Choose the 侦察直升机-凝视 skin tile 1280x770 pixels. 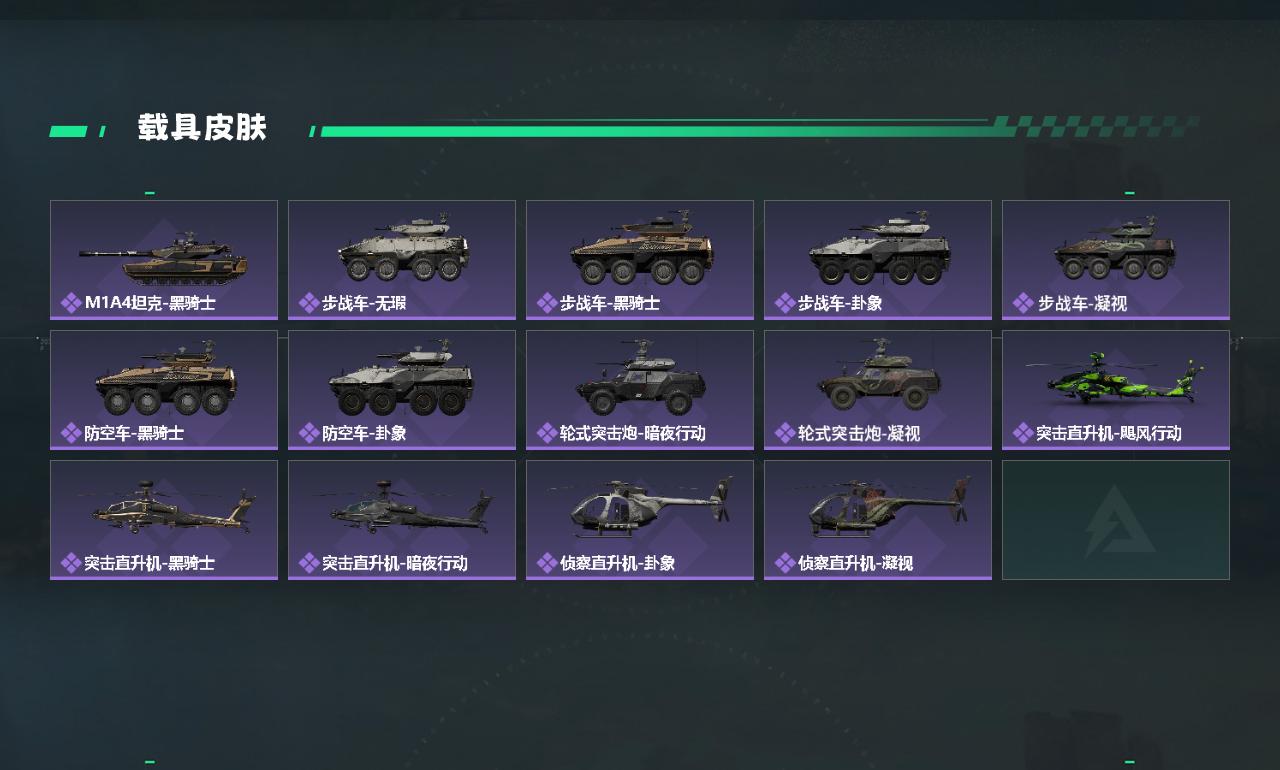click(x=878, y=520)
